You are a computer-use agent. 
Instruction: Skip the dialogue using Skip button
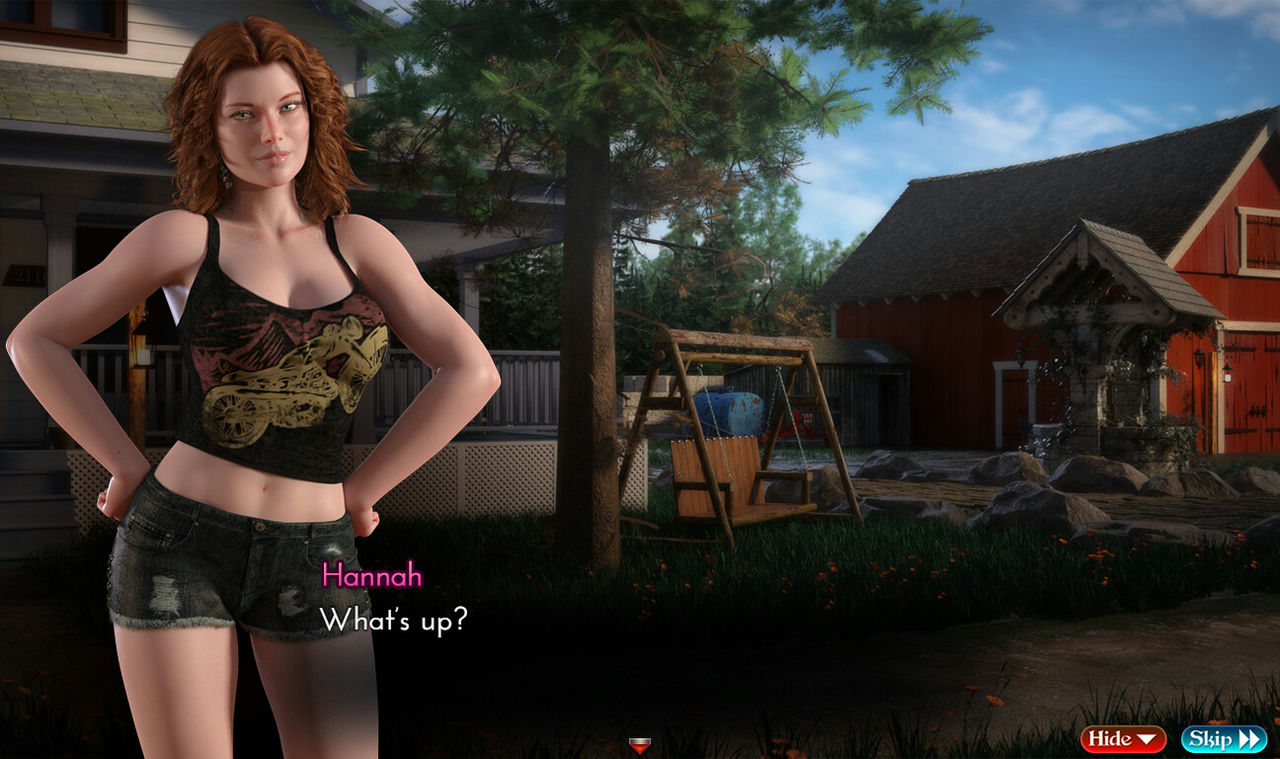(1222, 739)
